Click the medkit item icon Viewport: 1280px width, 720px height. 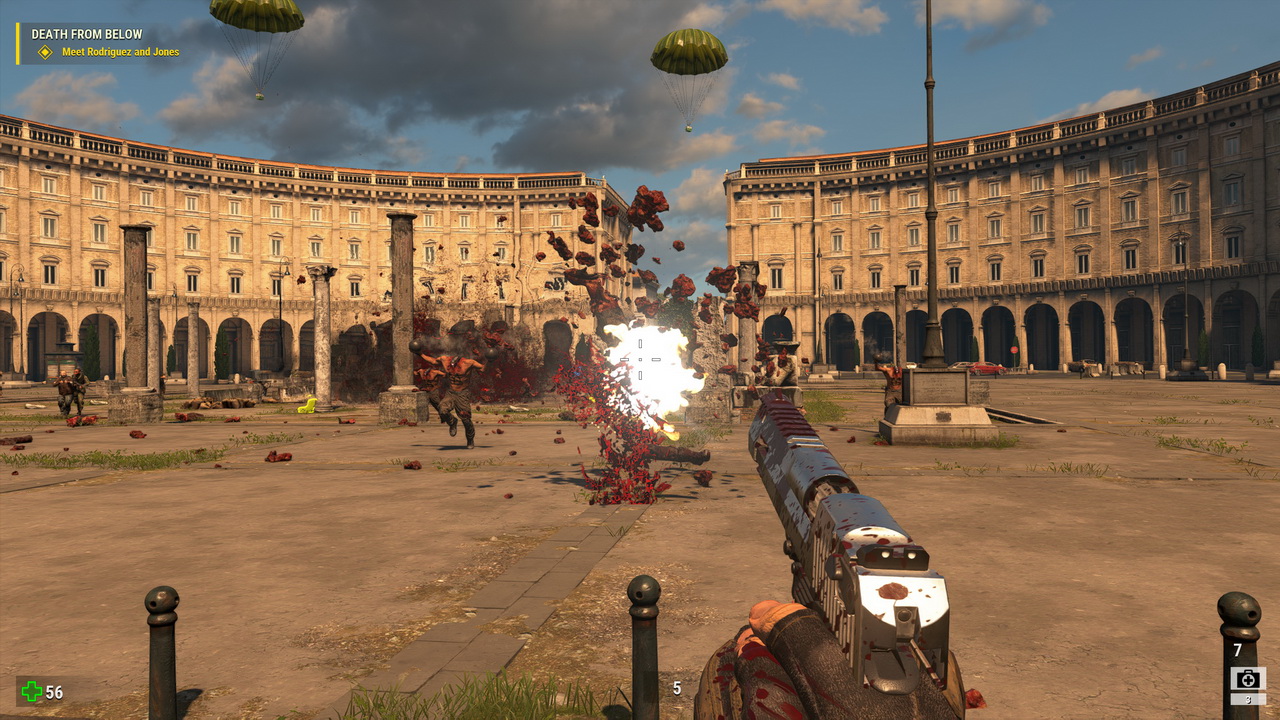coord(1248,678)
